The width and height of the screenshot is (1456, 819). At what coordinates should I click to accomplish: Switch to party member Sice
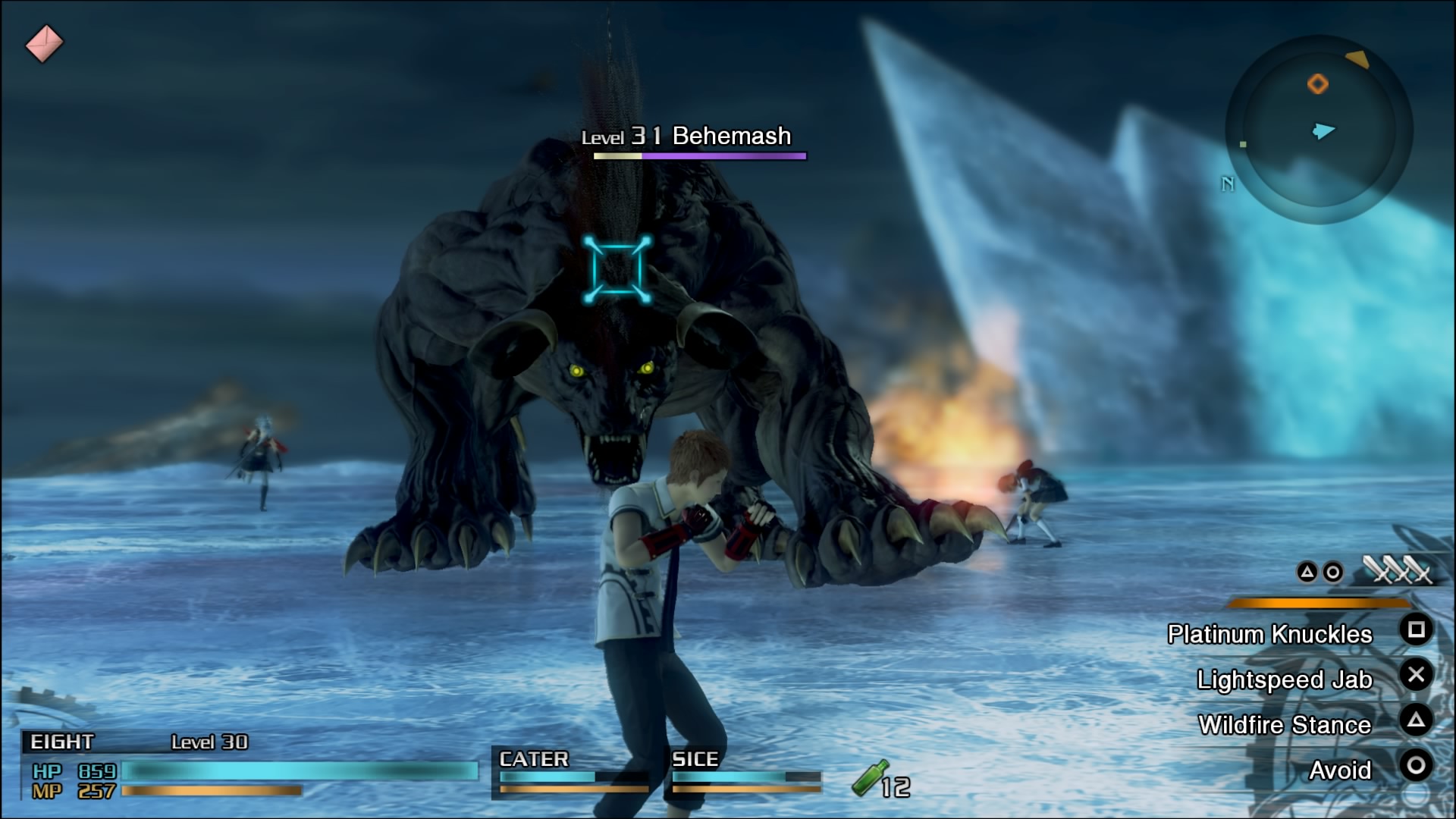click(745, 771)
